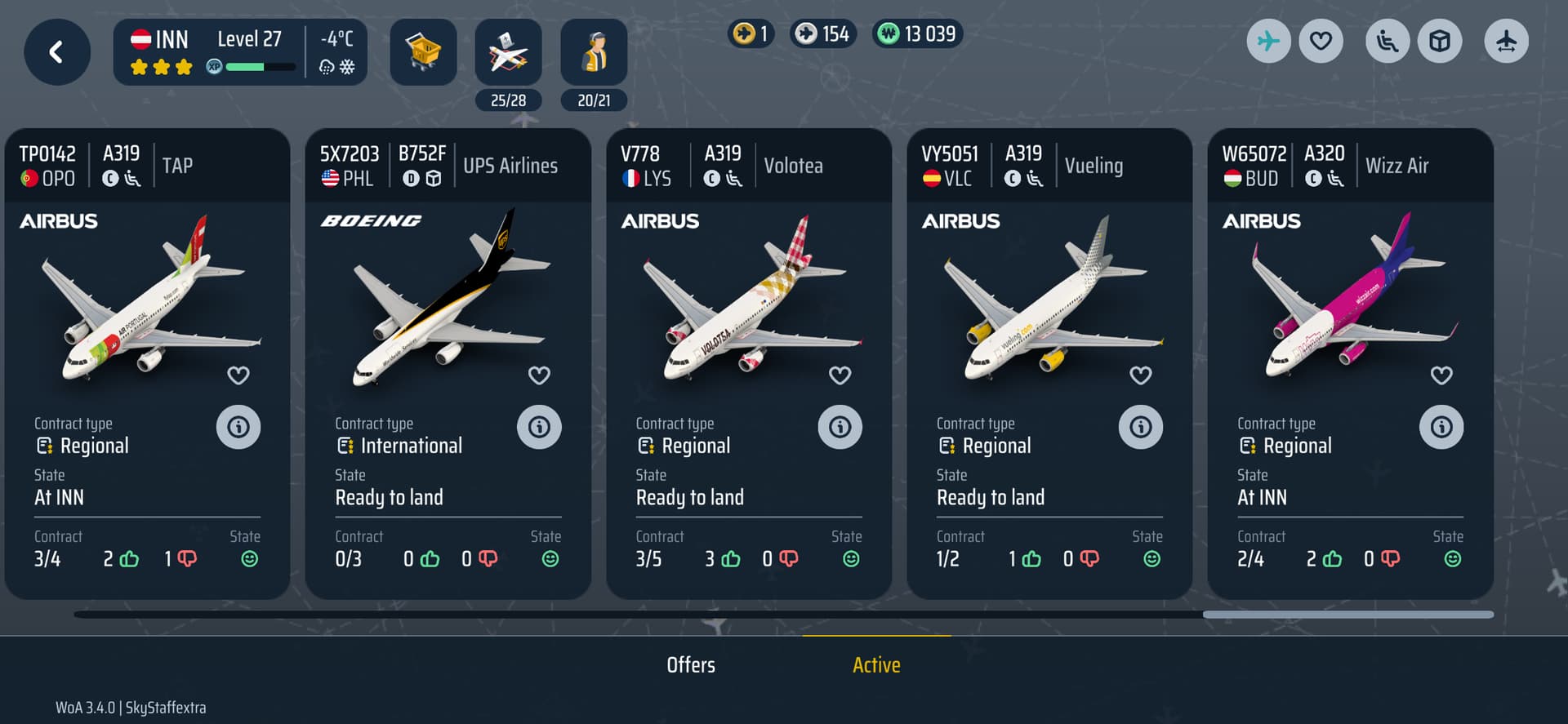Open the staff panel showing 20/21

pos(594,53)
